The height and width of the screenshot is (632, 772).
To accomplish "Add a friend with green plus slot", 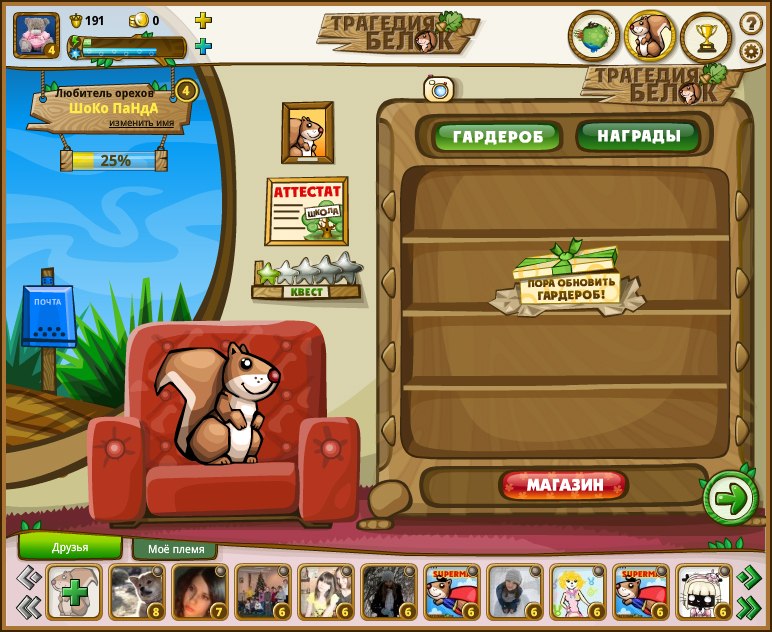I will [x=73, y=593].
